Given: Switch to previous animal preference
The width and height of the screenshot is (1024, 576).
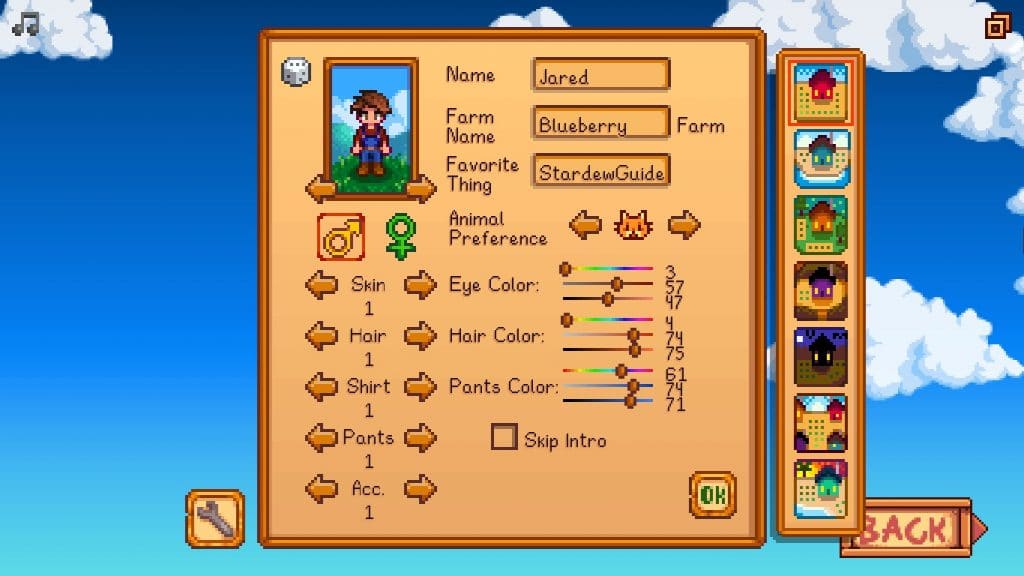Looking at the screenshot, I should pyautogui.click(x=585, y=225).
